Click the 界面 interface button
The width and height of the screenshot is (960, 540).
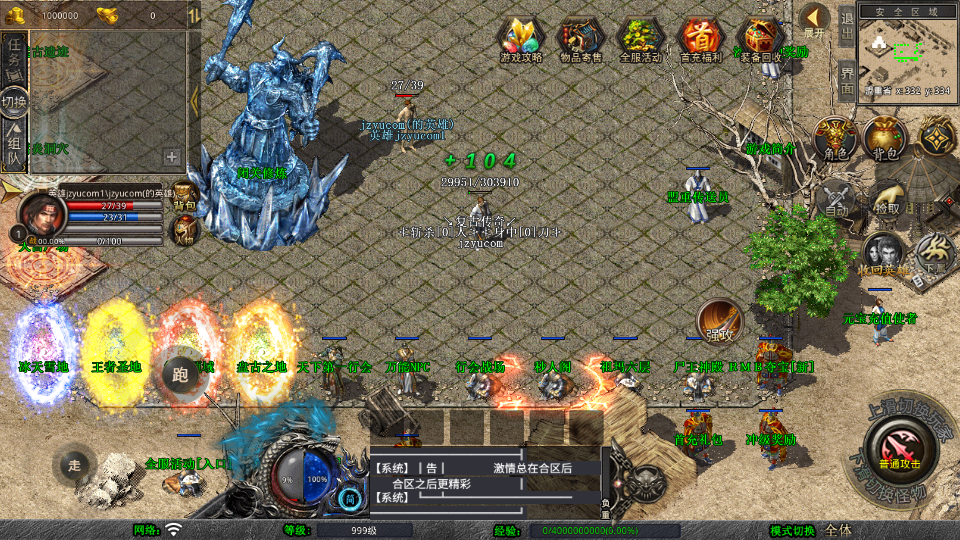[846, 79]
